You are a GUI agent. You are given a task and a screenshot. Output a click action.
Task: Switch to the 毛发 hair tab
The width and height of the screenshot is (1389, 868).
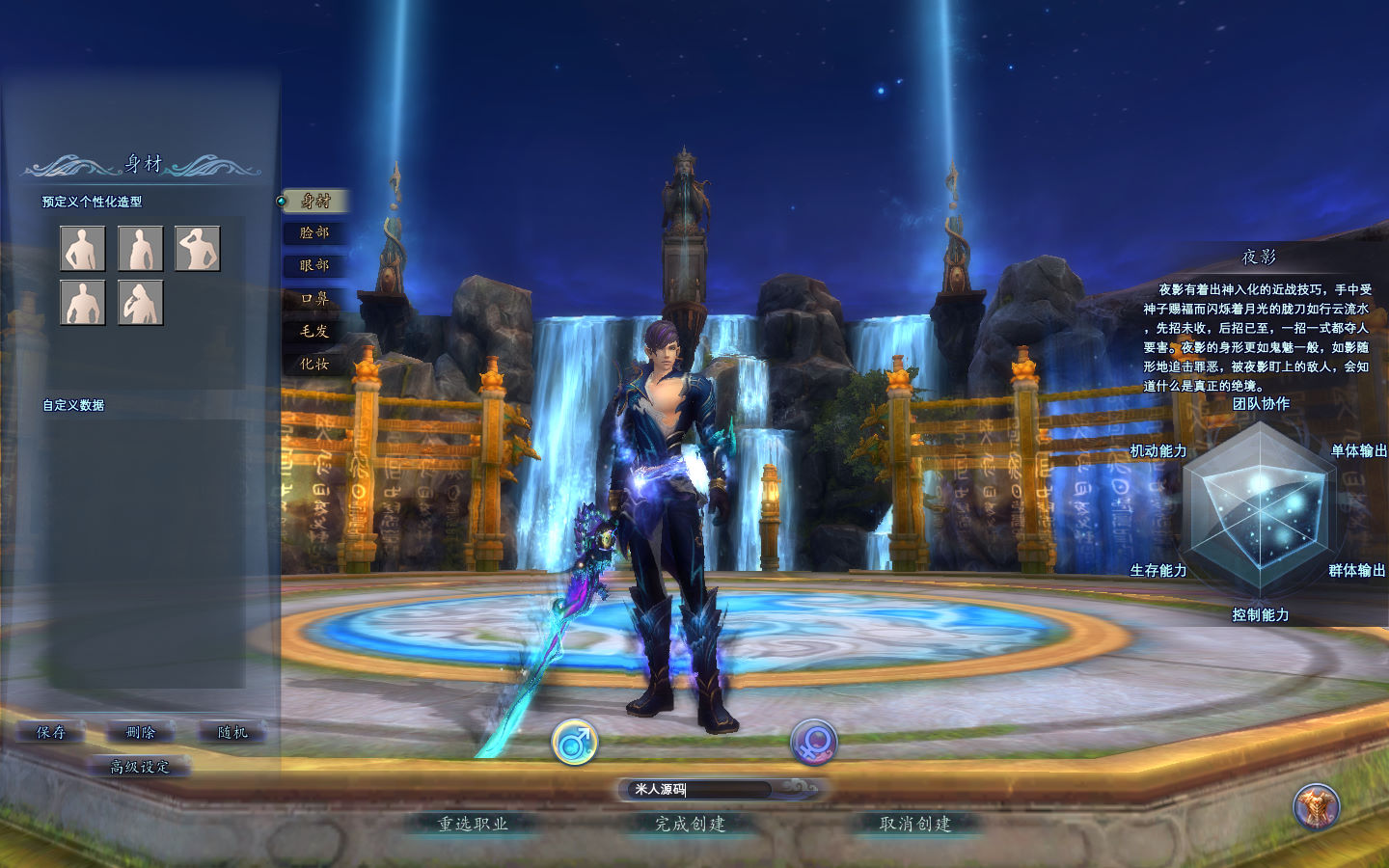pyautogui.click(x=314, y=332)
